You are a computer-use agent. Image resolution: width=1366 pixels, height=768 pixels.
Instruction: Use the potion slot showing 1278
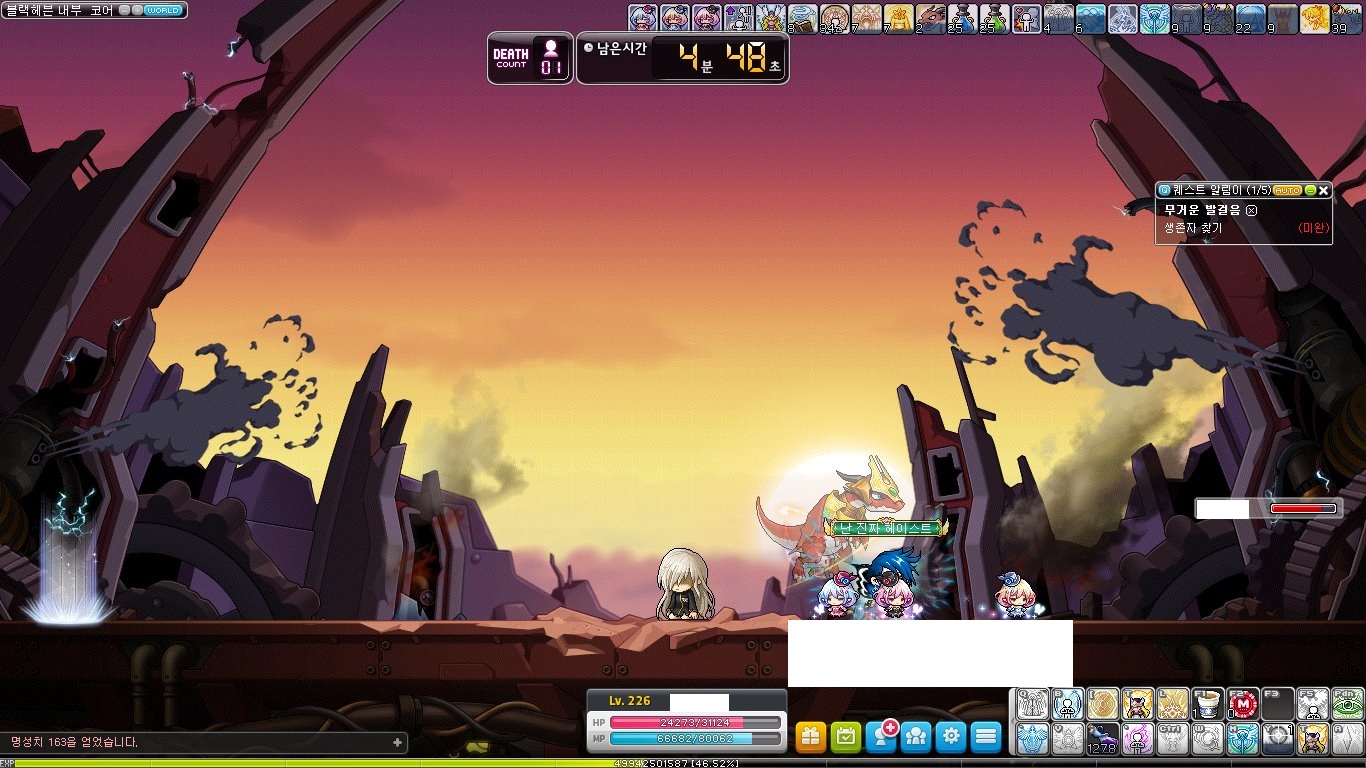point(1102,739)
